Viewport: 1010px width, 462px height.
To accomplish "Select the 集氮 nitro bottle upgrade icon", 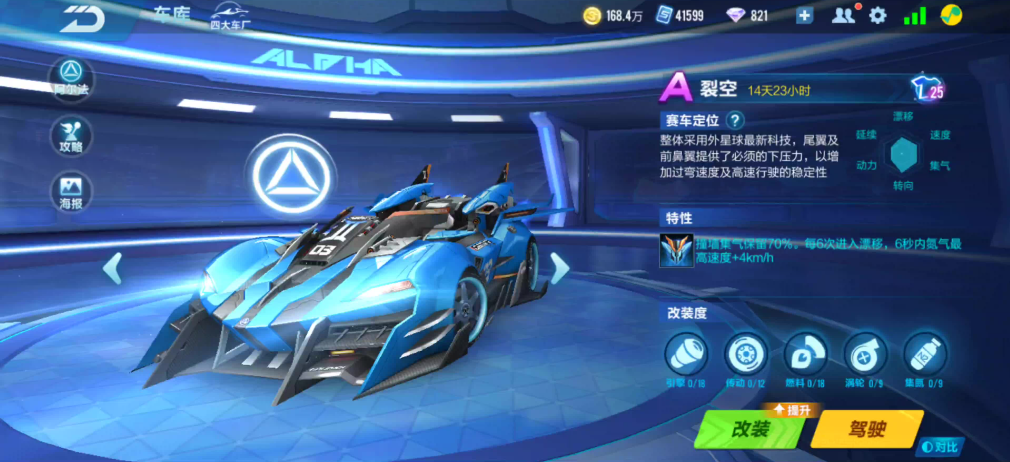I will pos(924,353).
